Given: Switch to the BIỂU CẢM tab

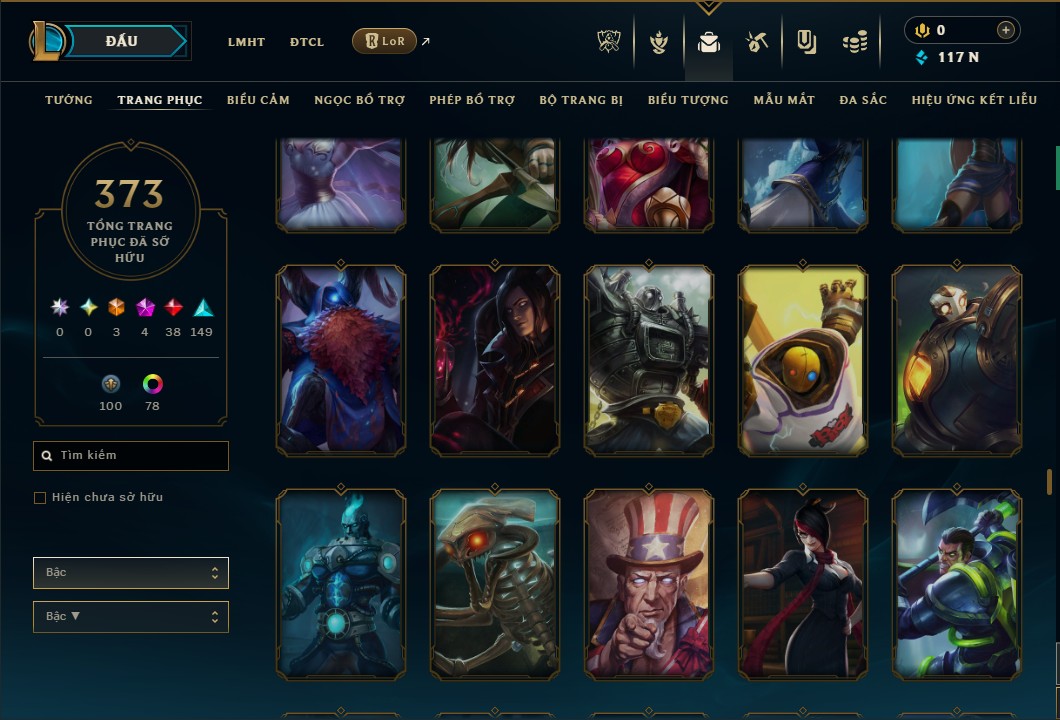Looking at the screenshot, I should pos(258,100).
